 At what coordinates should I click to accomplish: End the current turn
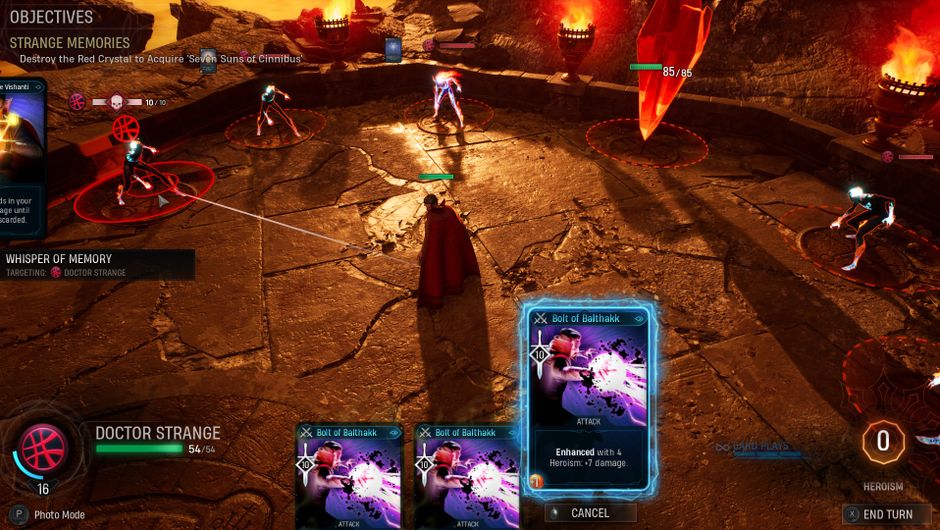(x=886, y=514)
